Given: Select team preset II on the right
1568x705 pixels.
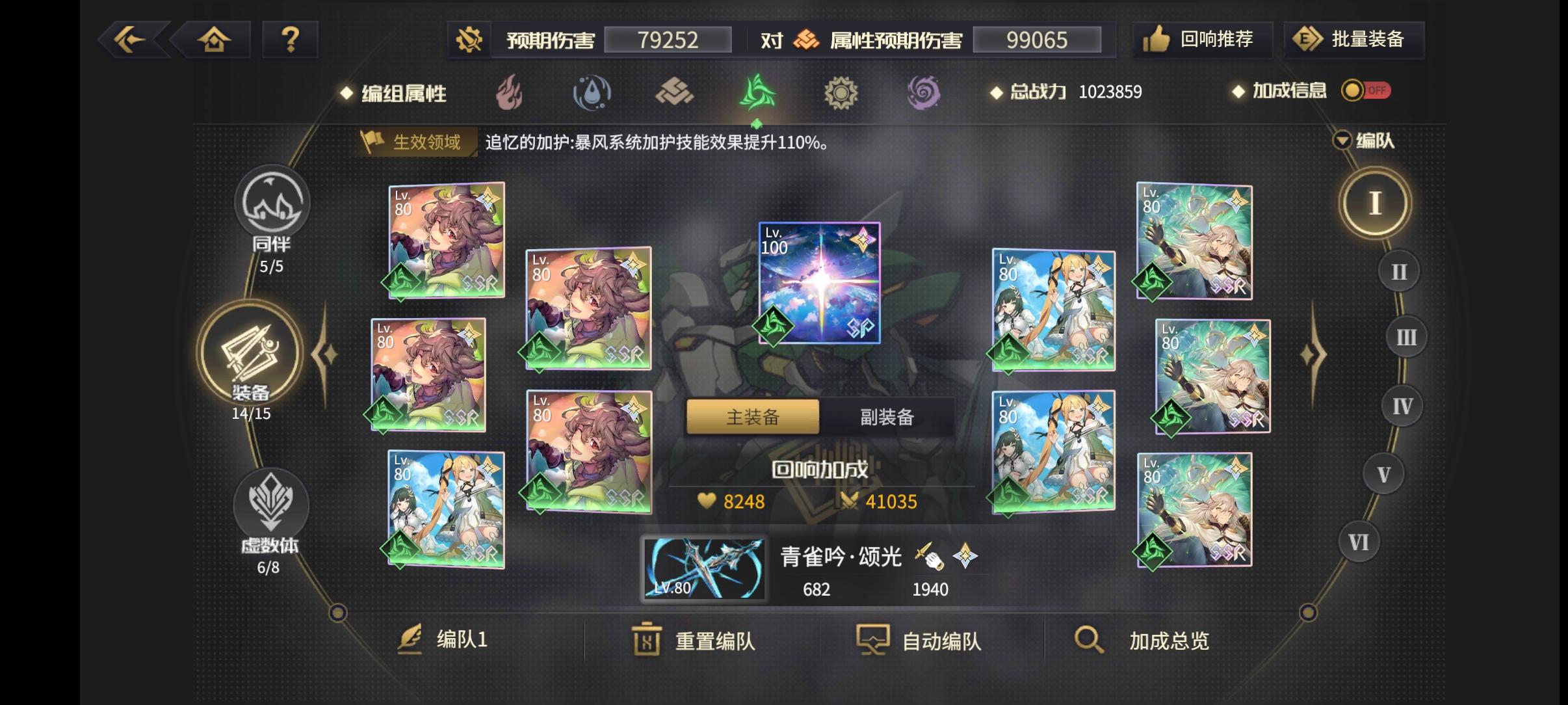Looking at the screenshot, I should tap(1398, 271).
